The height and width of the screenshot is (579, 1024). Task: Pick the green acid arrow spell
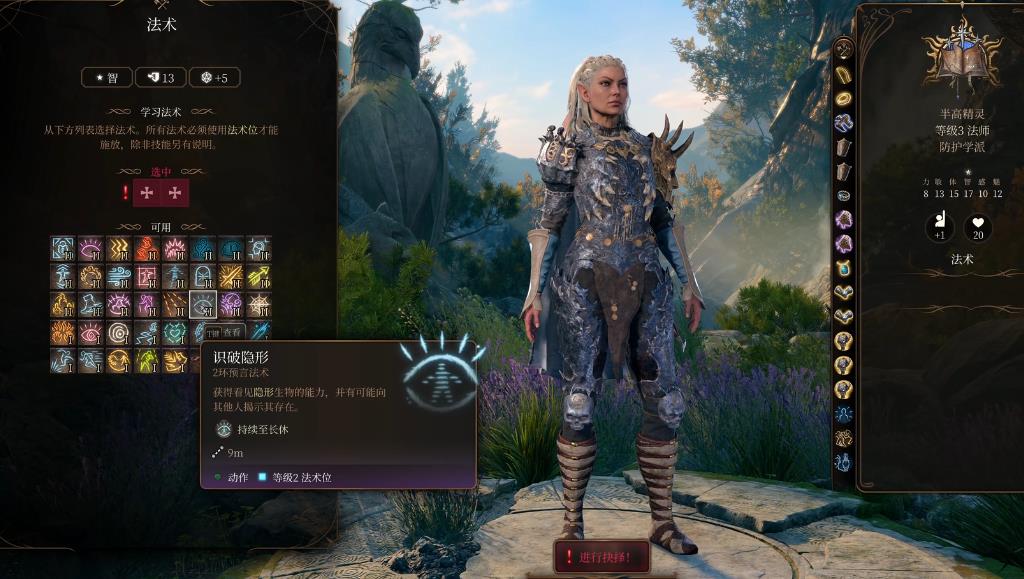259,276
